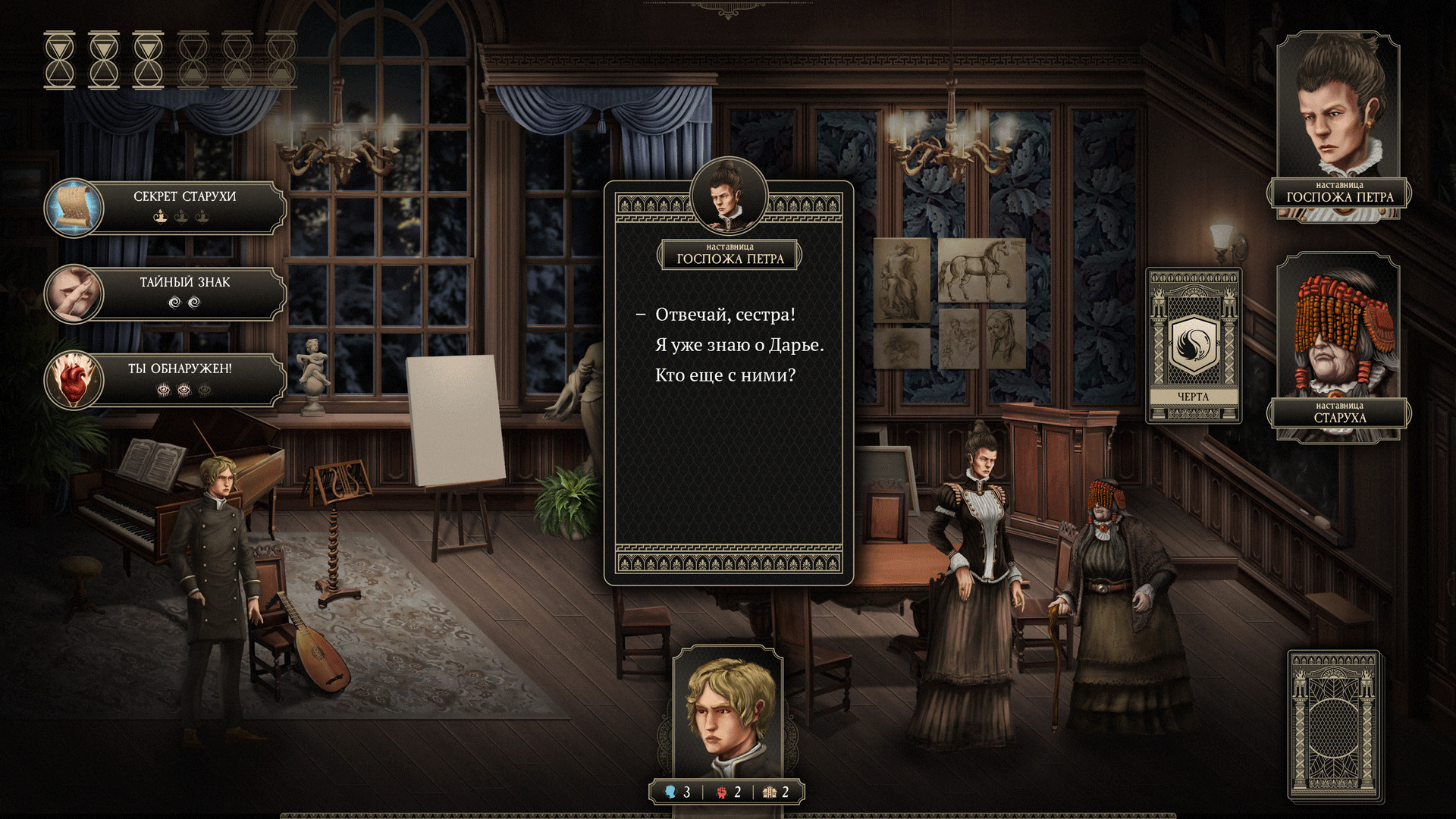The image size is (1456, 819).
Task: Select the red fist stat icon
Action: (x=722, y=791)
